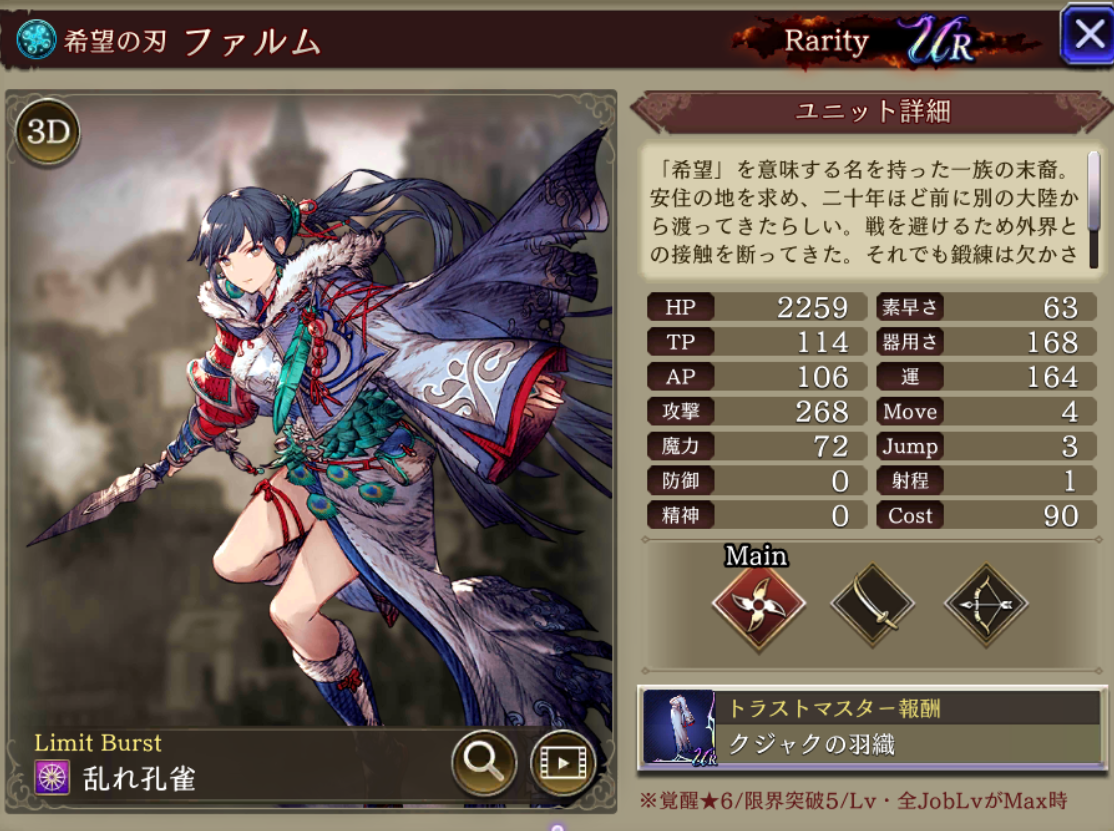The height and width of the screenshot is (831, 1114).
Task: Select the Main shuriken job icon
Action: click(759, 605)
